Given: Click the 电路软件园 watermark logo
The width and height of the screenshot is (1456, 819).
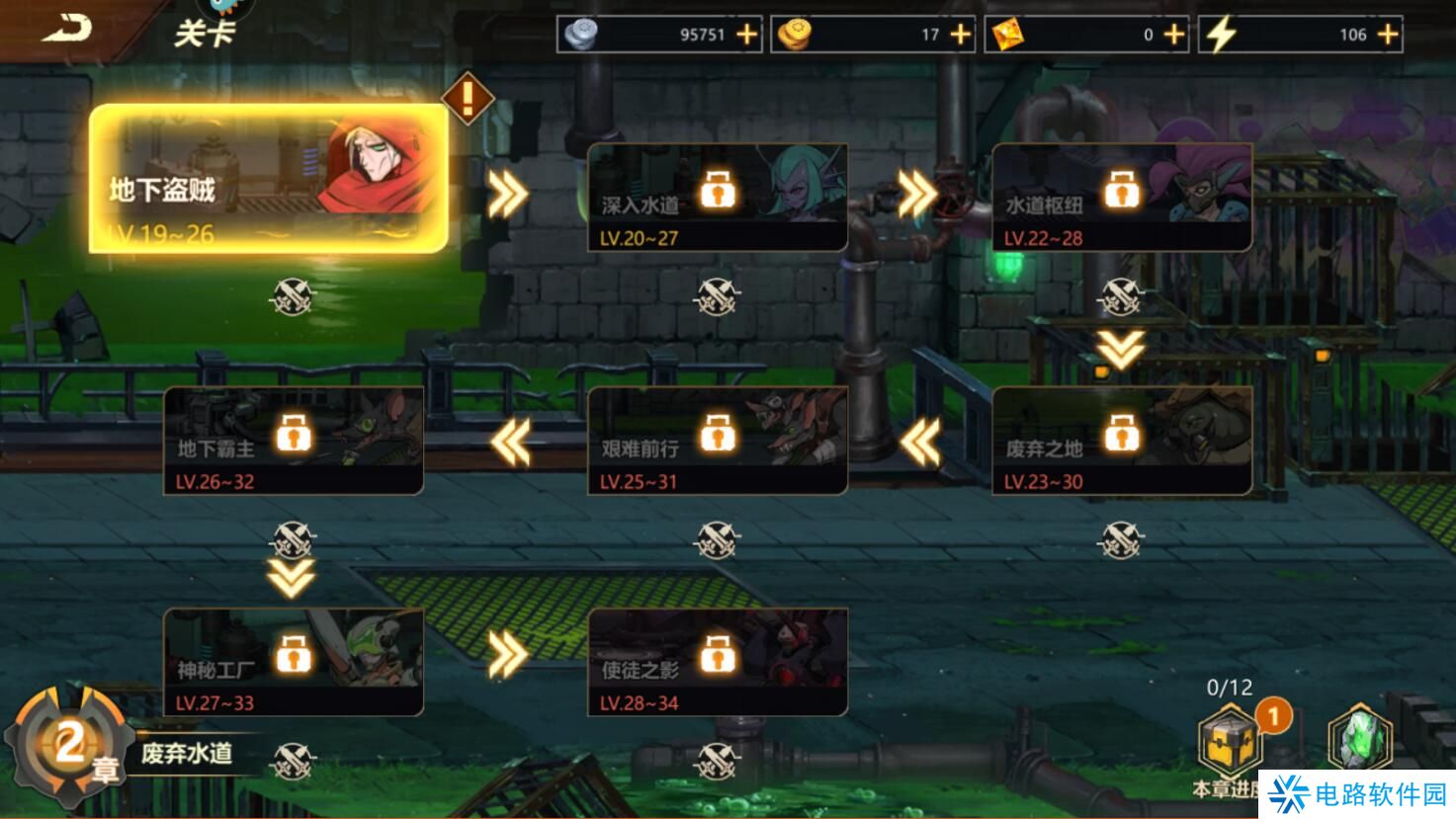Looking at the screenshot, I should tap(1356, 794).
